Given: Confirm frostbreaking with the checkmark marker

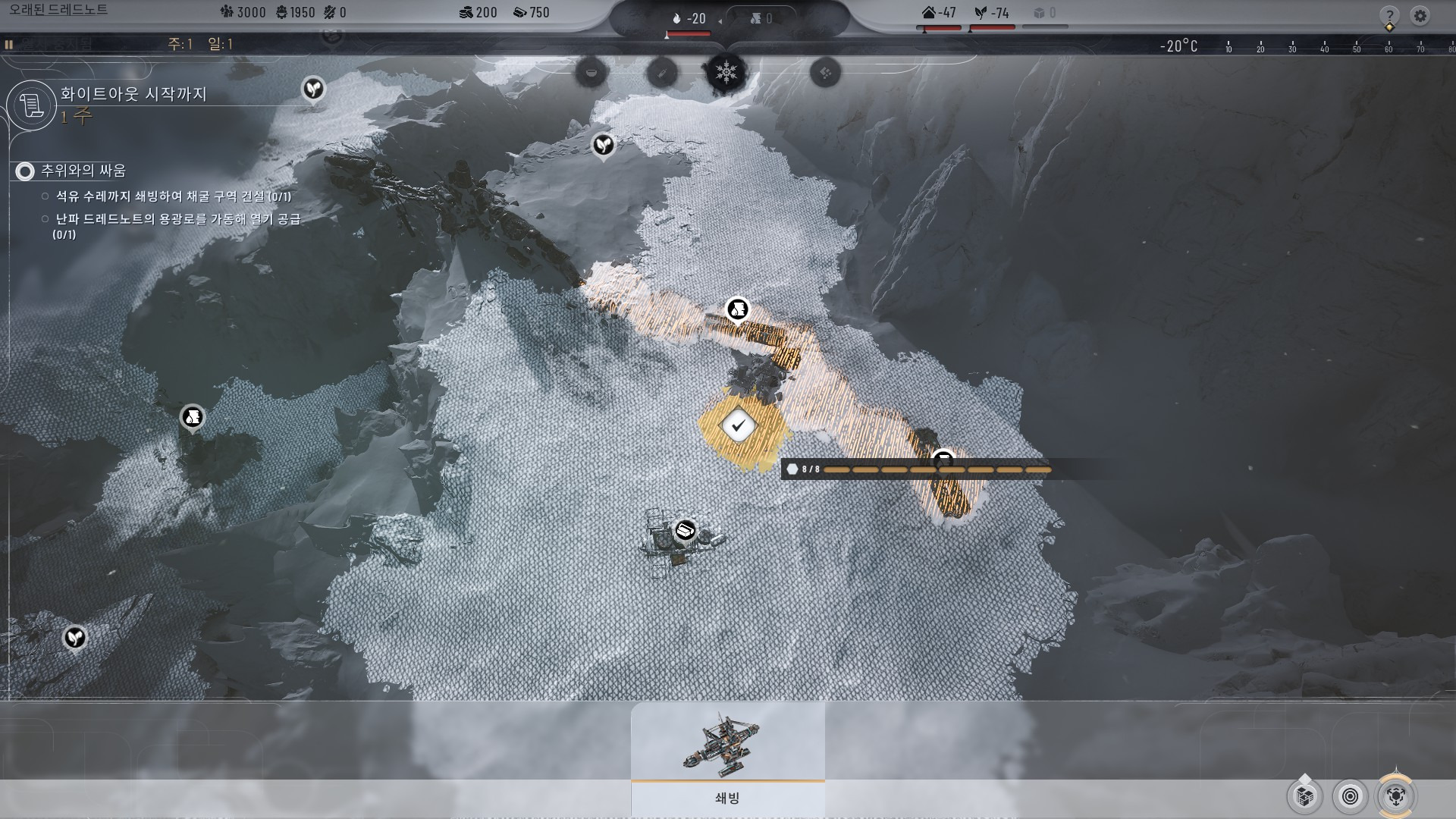Looking at the screenshot, I should click(738, 425).
